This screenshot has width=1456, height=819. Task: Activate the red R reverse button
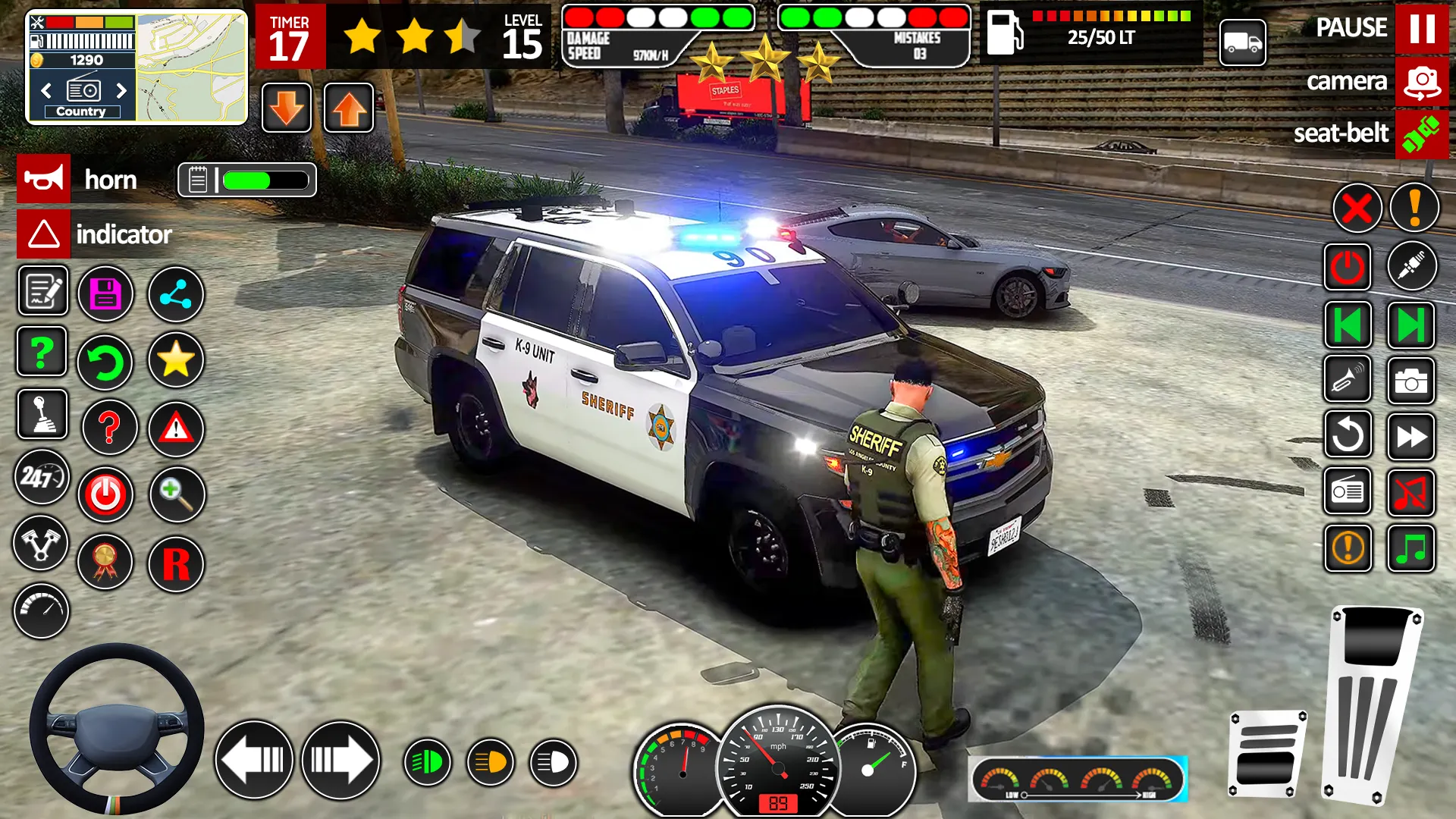tap(176, 564)
